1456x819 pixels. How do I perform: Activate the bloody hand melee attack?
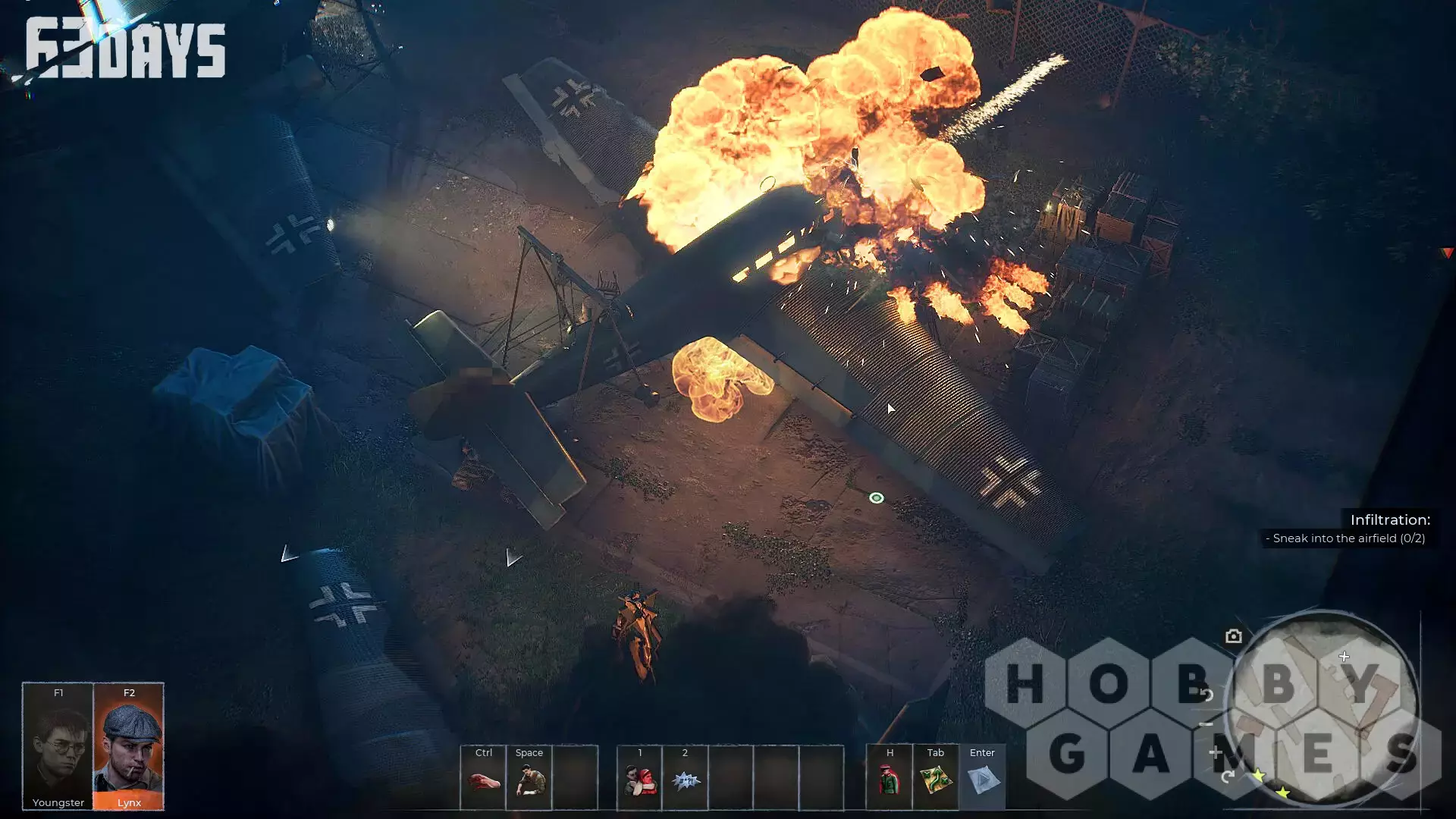484,780
